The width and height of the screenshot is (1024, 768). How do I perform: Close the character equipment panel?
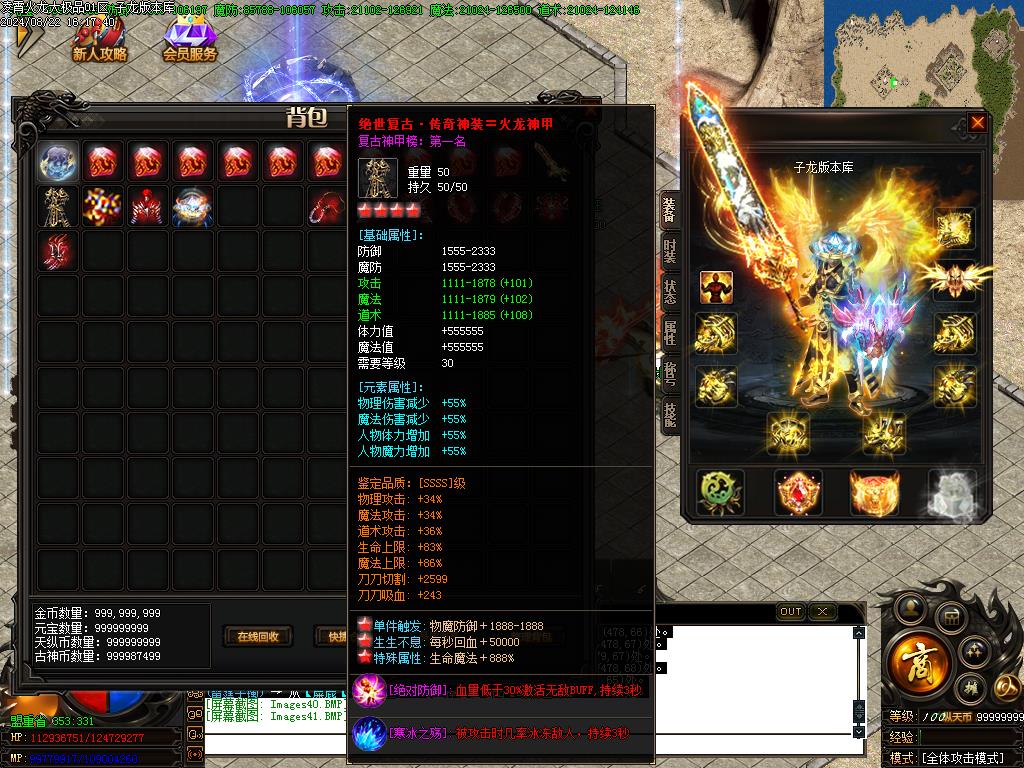point(977,123)
